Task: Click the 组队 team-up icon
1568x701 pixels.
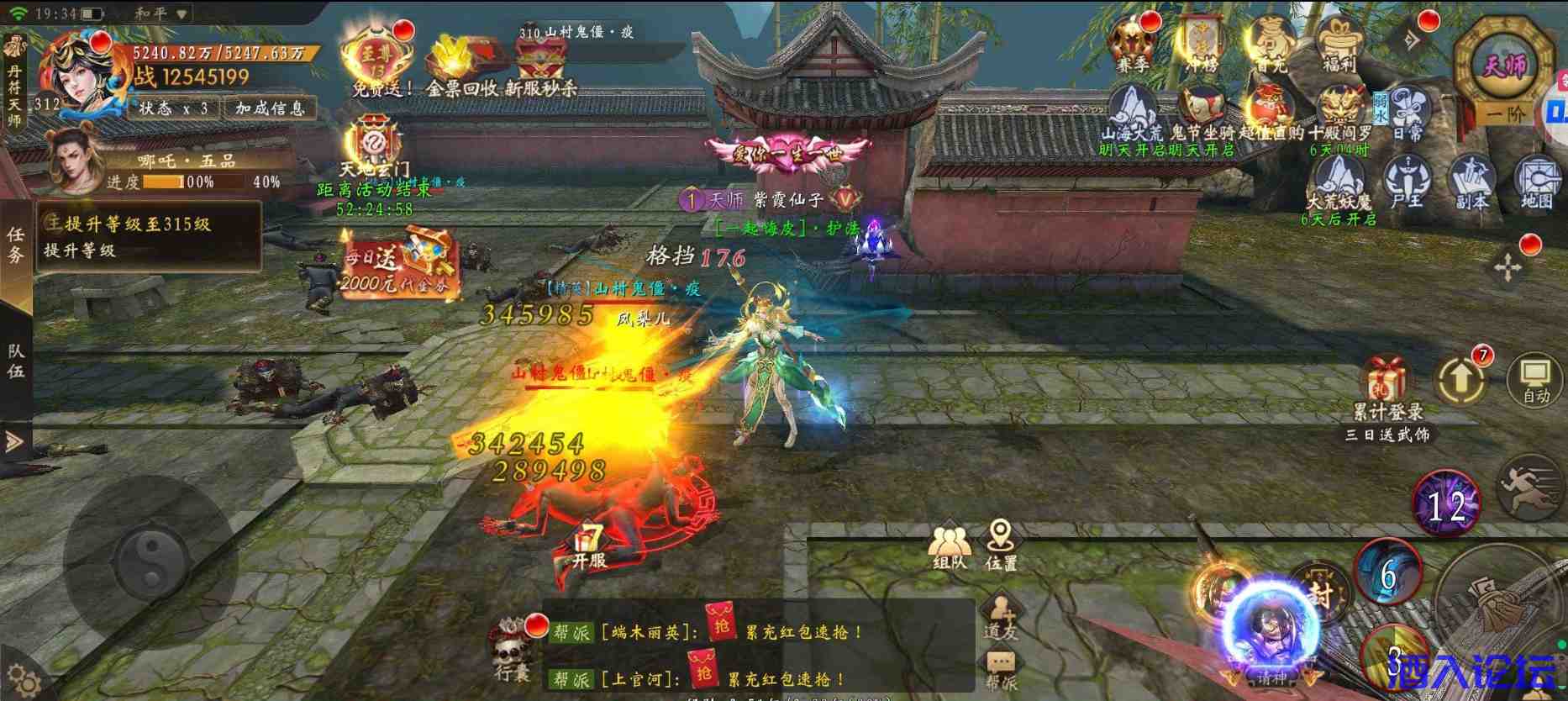Action: point(950,542)
